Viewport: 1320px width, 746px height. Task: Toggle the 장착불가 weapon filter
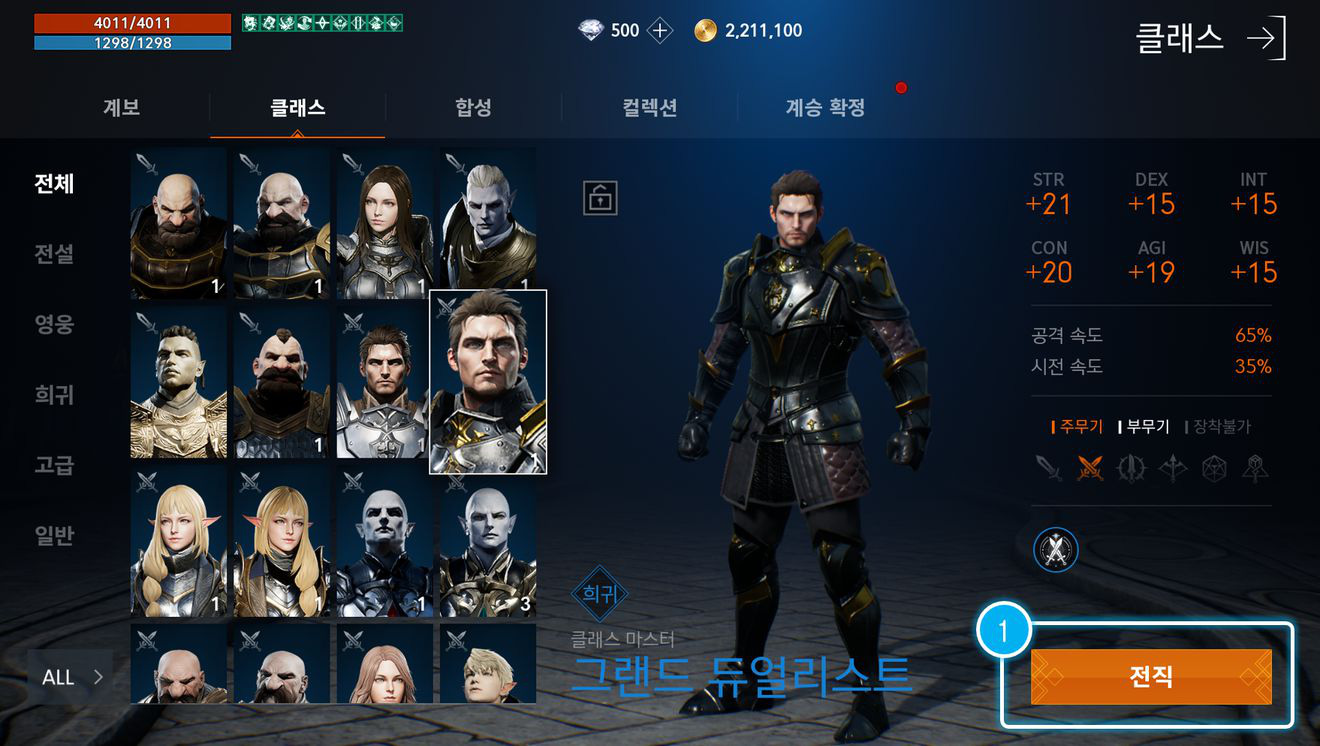click(1222, 425)
